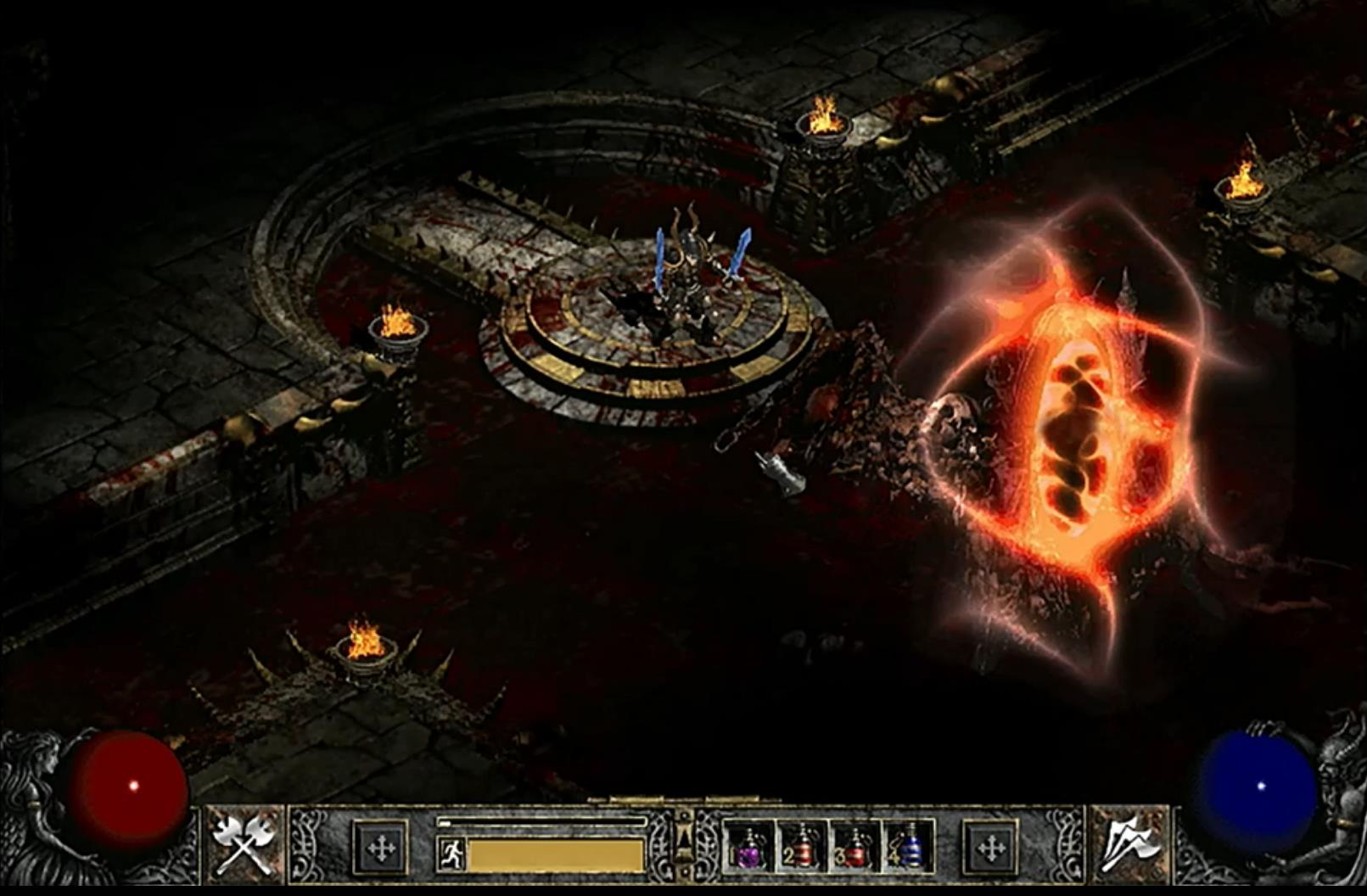This screenshot has width=1367, height=896.
Task: Use the blue mana potion in belt slot 4
Action: tap(908, 847)
